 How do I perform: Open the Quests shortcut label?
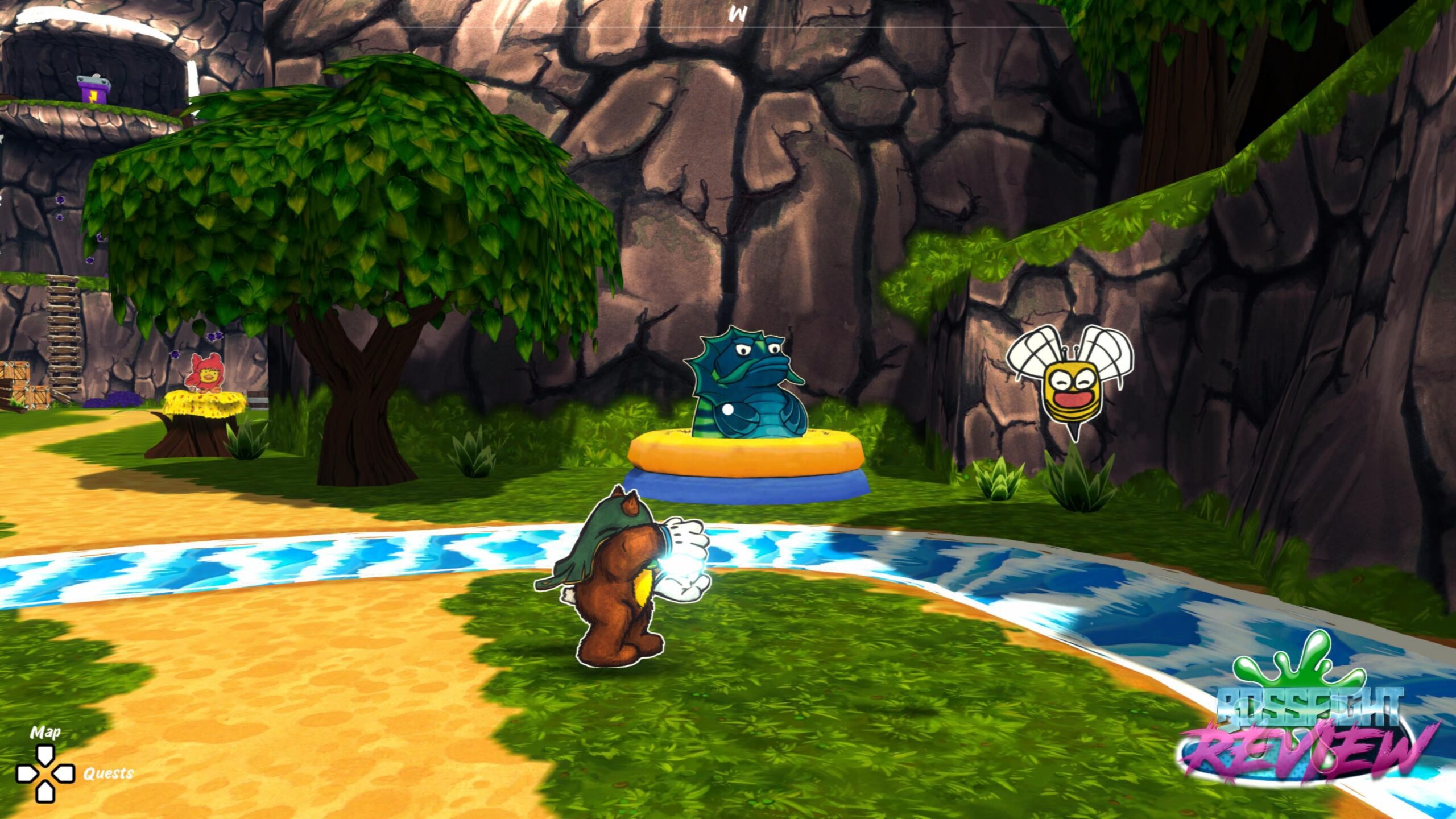click(x=109, y=773)
